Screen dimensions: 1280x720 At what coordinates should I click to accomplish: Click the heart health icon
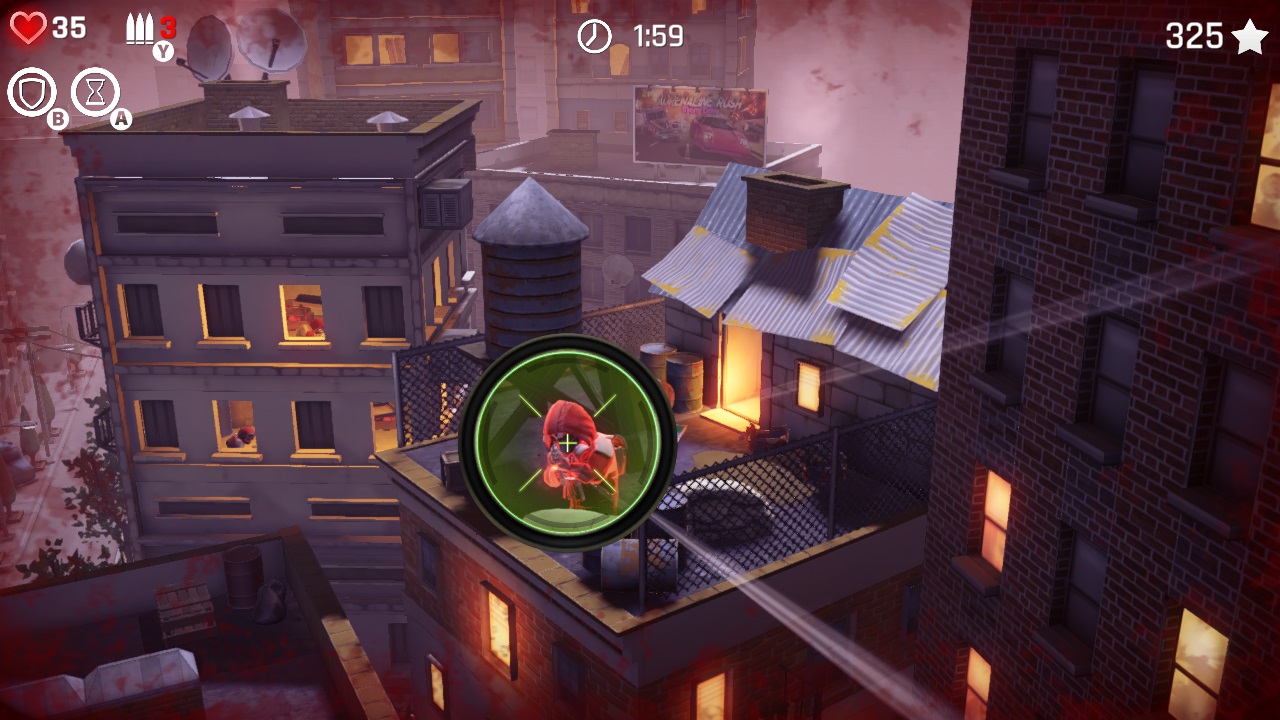[x=28, y=27]
